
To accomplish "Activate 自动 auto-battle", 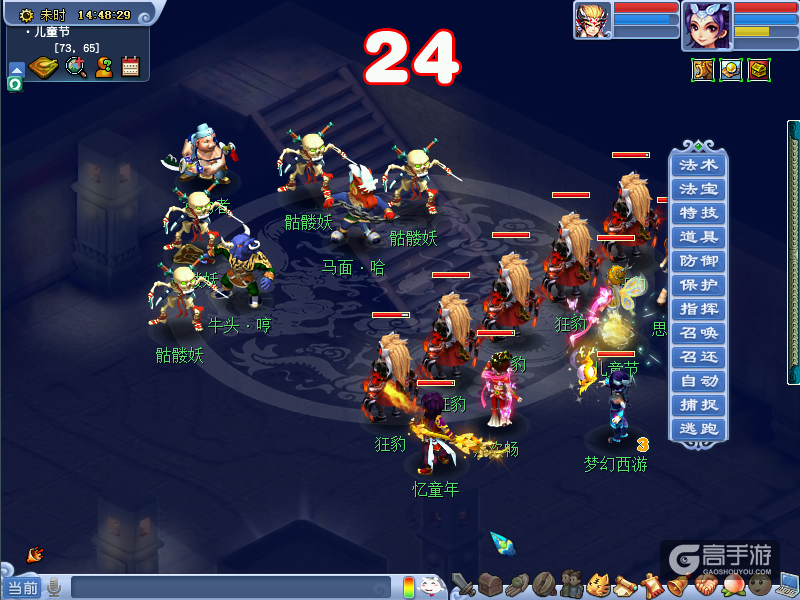I will click(698, 381).
